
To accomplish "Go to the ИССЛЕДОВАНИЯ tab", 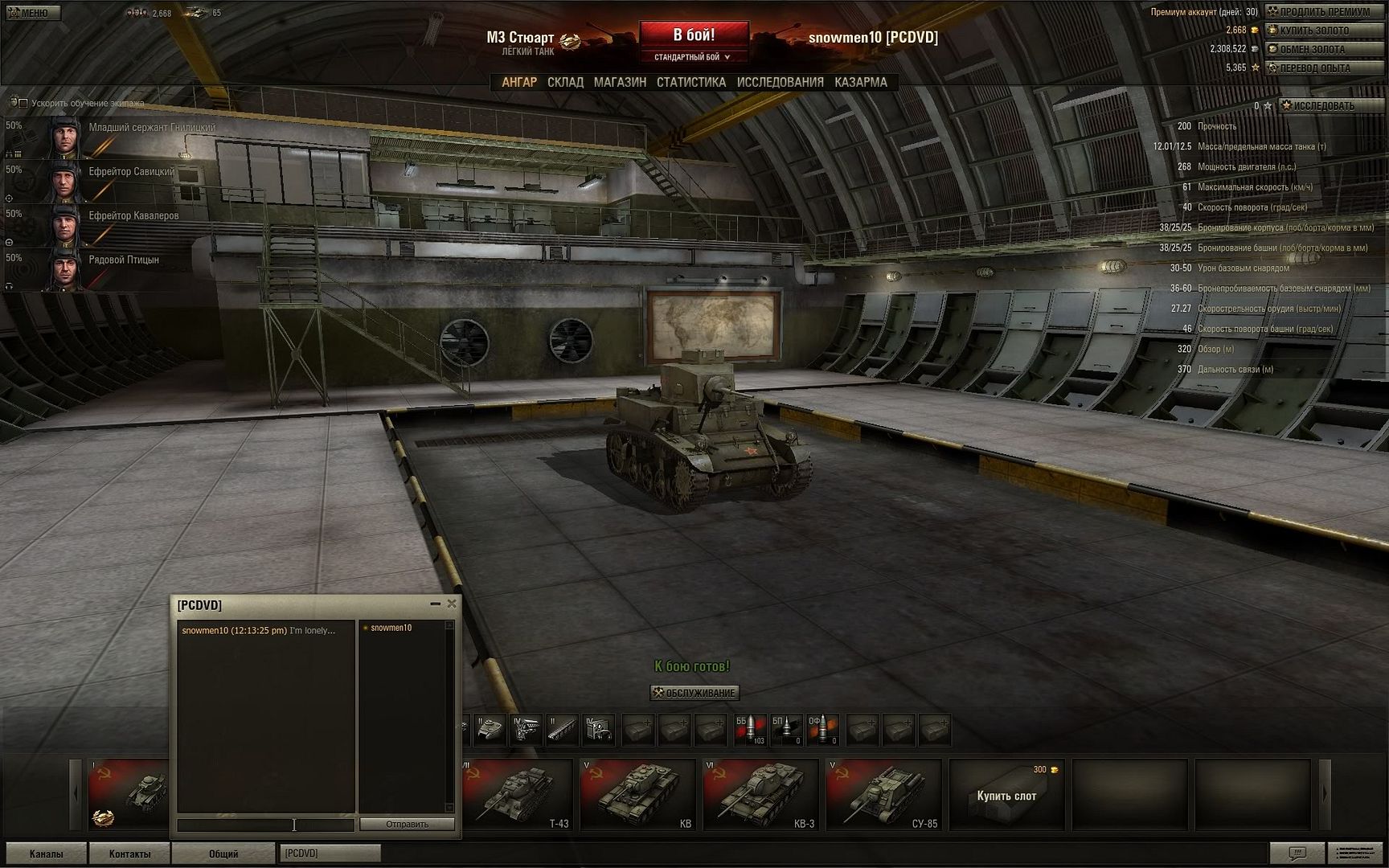I will (x=780, y=82).
